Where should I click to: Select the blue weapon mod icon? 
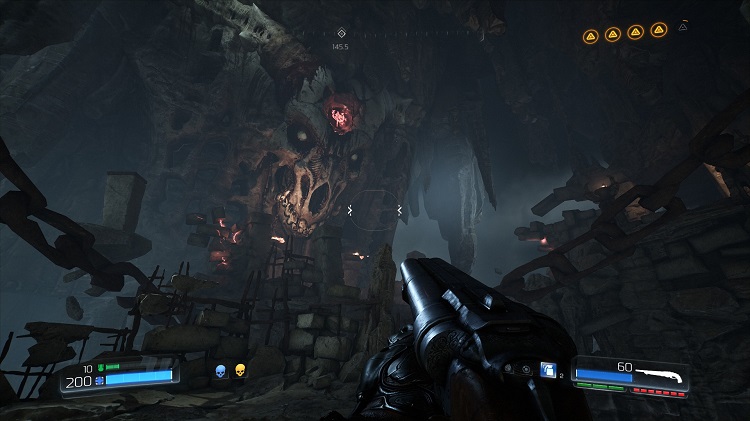click(549, 371)
